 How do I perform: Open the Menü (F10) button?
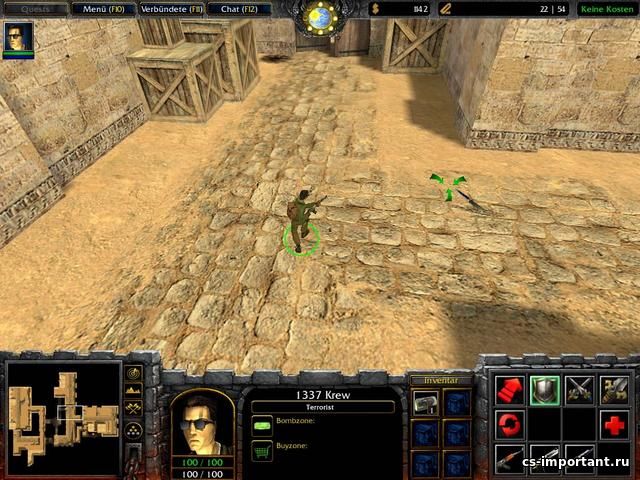[x=104, y=9]
